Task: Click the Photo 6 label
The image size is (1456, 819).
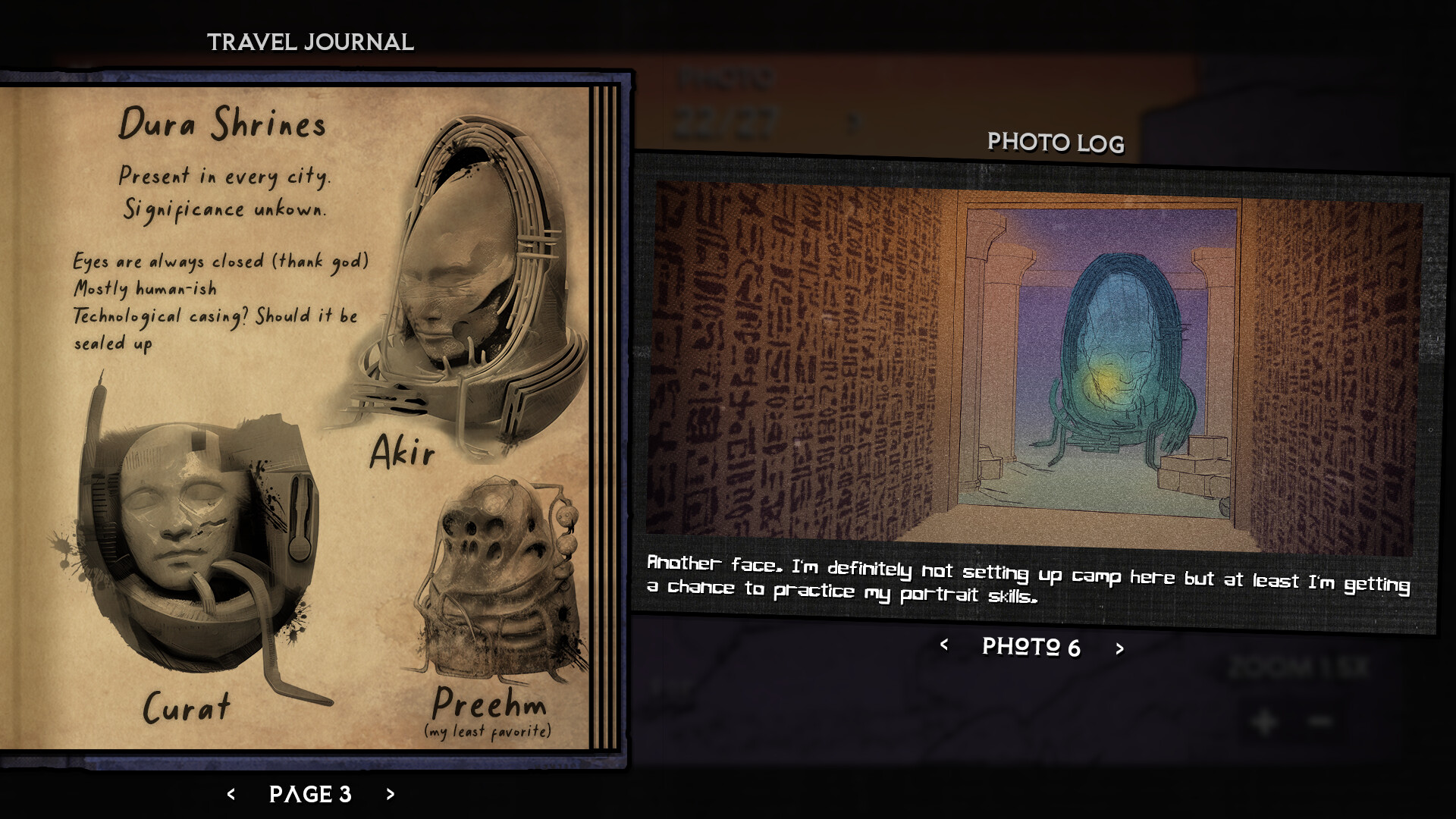Action: pos(1033,648)
